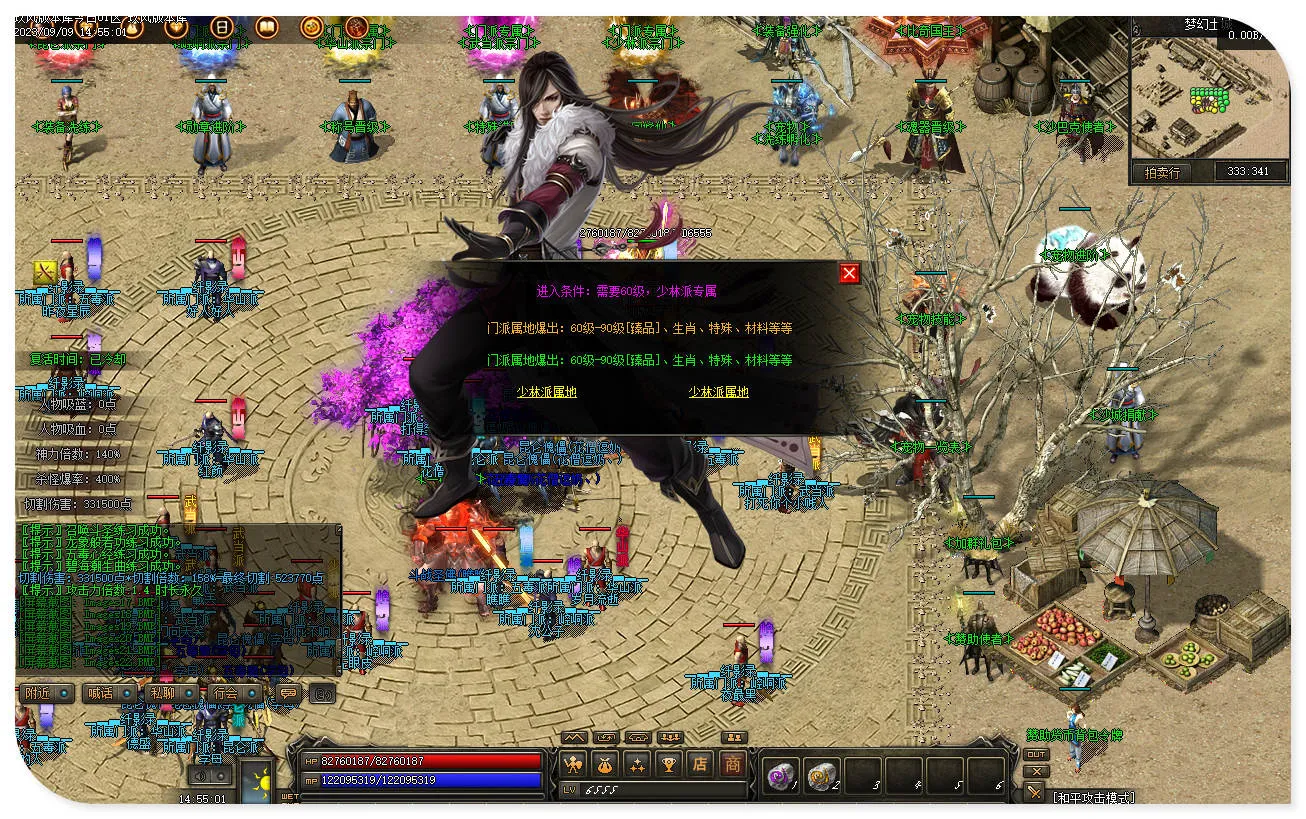Open the 店 store button

tap(700, 765)
